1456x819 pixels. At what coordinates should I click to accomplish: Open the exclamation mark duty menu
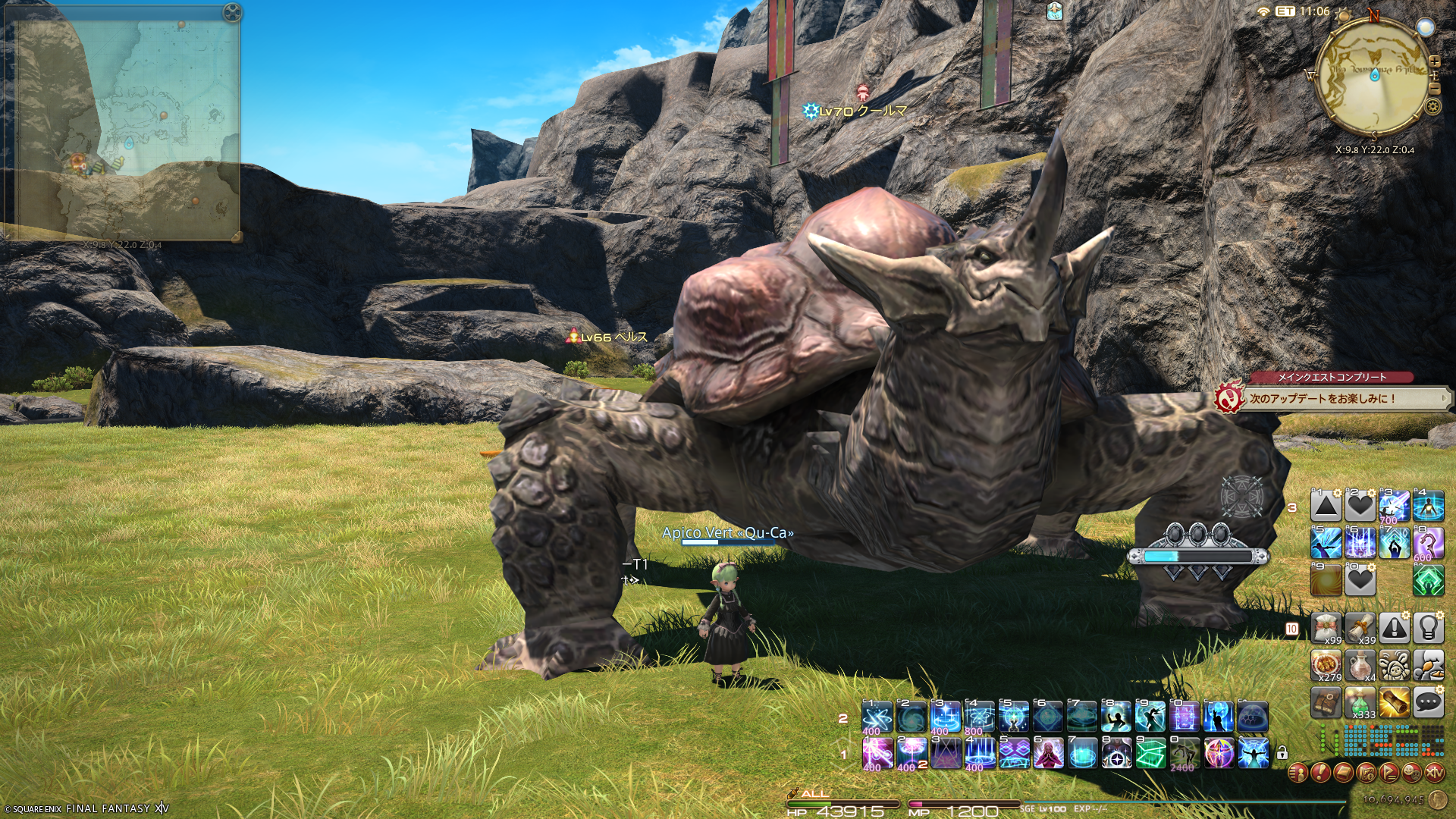point(1320,773)
